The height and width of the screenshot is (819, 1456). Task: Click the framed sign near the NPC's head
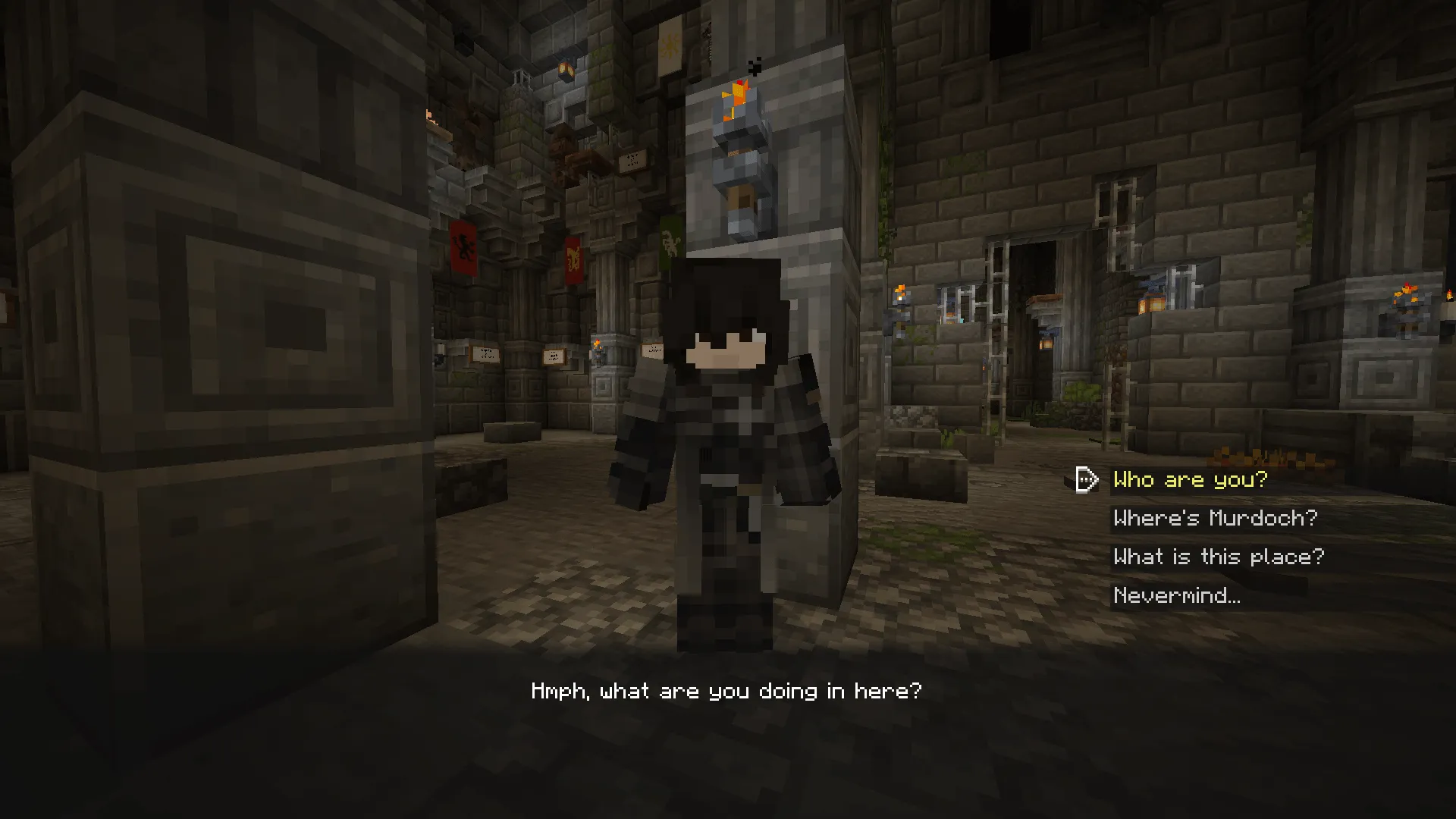(x=651, y=350)
